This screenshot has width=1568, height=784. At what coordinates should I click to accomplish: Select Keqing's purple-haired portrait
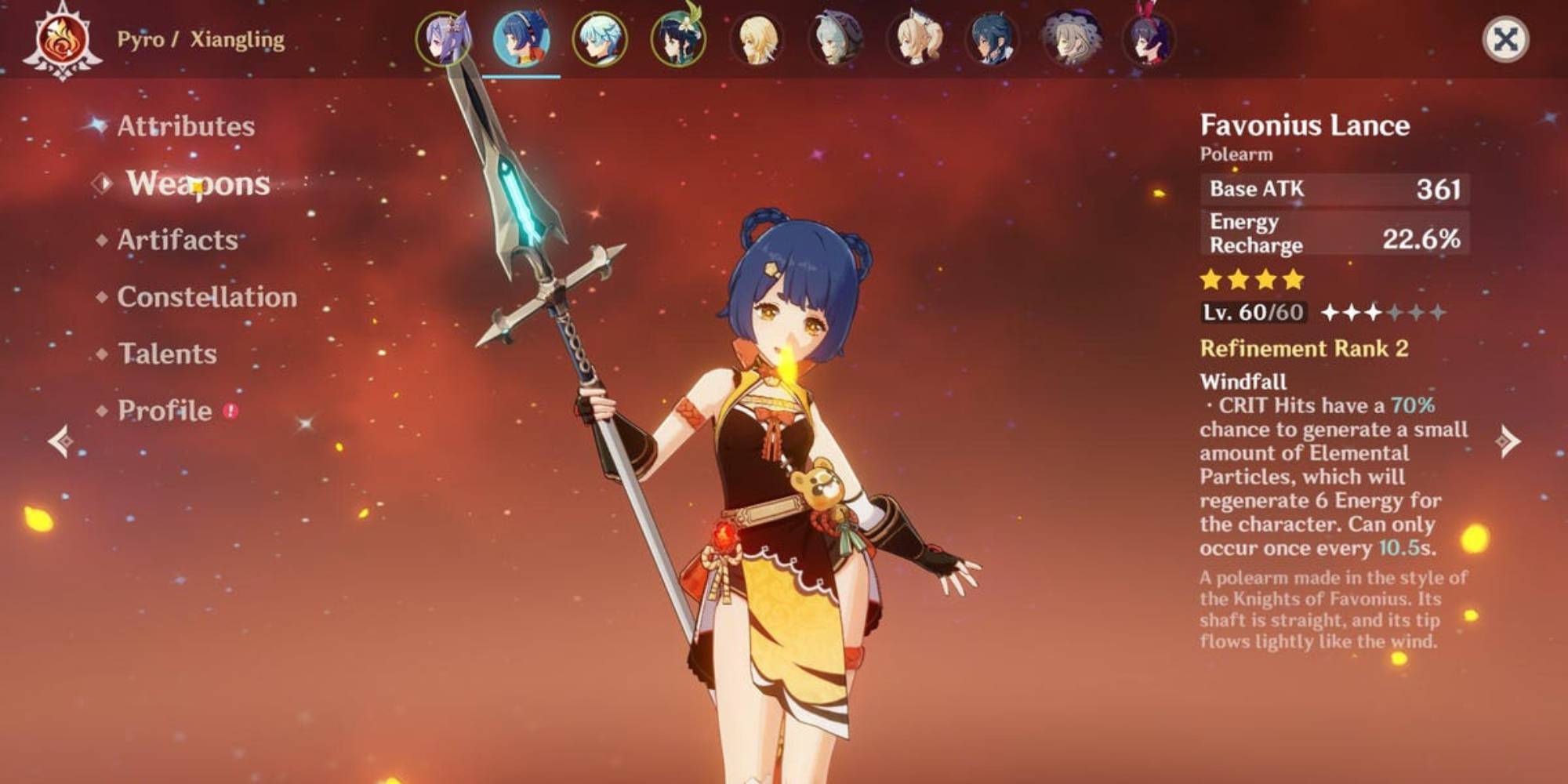point(444,38)
